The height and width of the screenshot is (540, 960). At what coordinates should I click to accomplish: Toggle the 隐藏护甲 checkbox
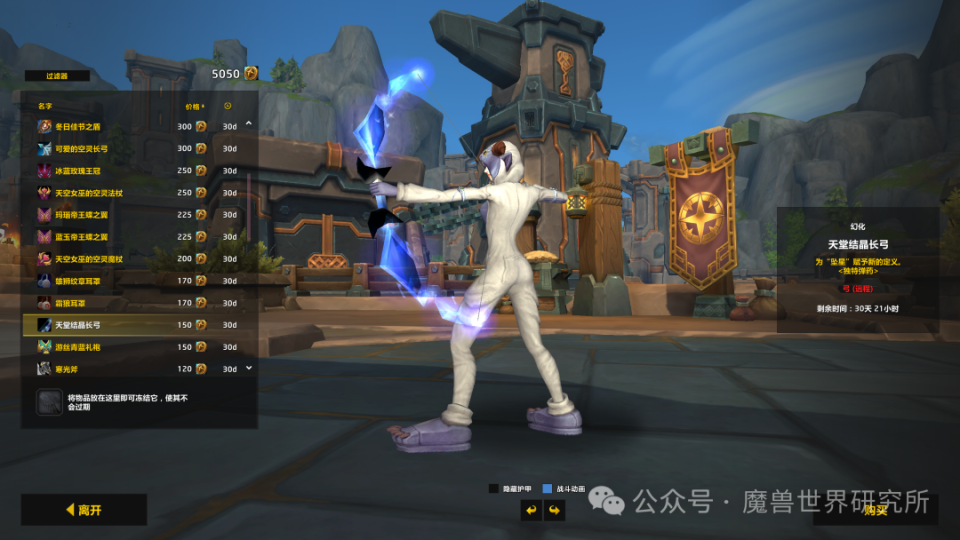coord(494,489)
